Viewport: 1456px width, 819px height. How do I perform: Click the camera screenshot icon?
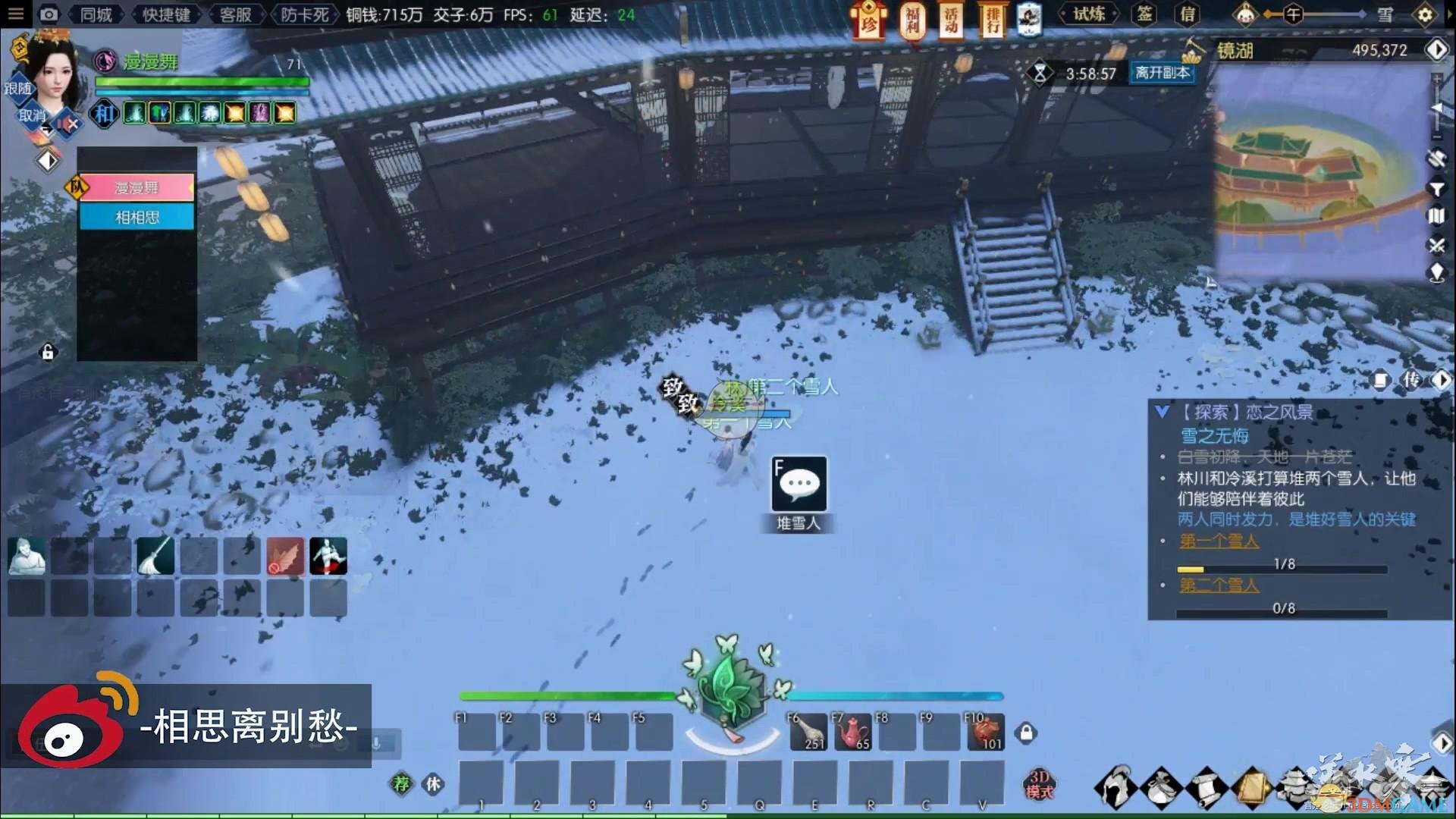point(49,14)
